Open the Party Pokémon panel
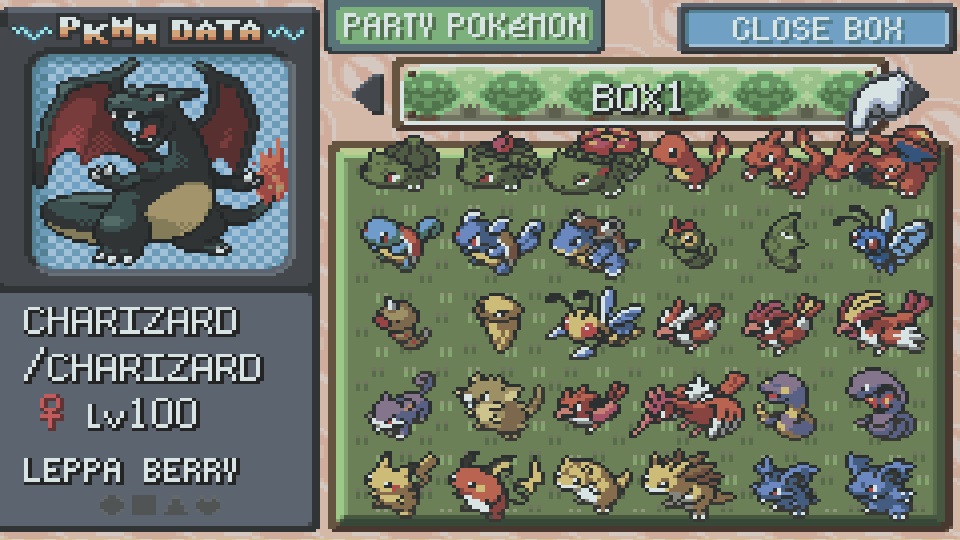This screenshot has width=960, height=540. (462, 27)
